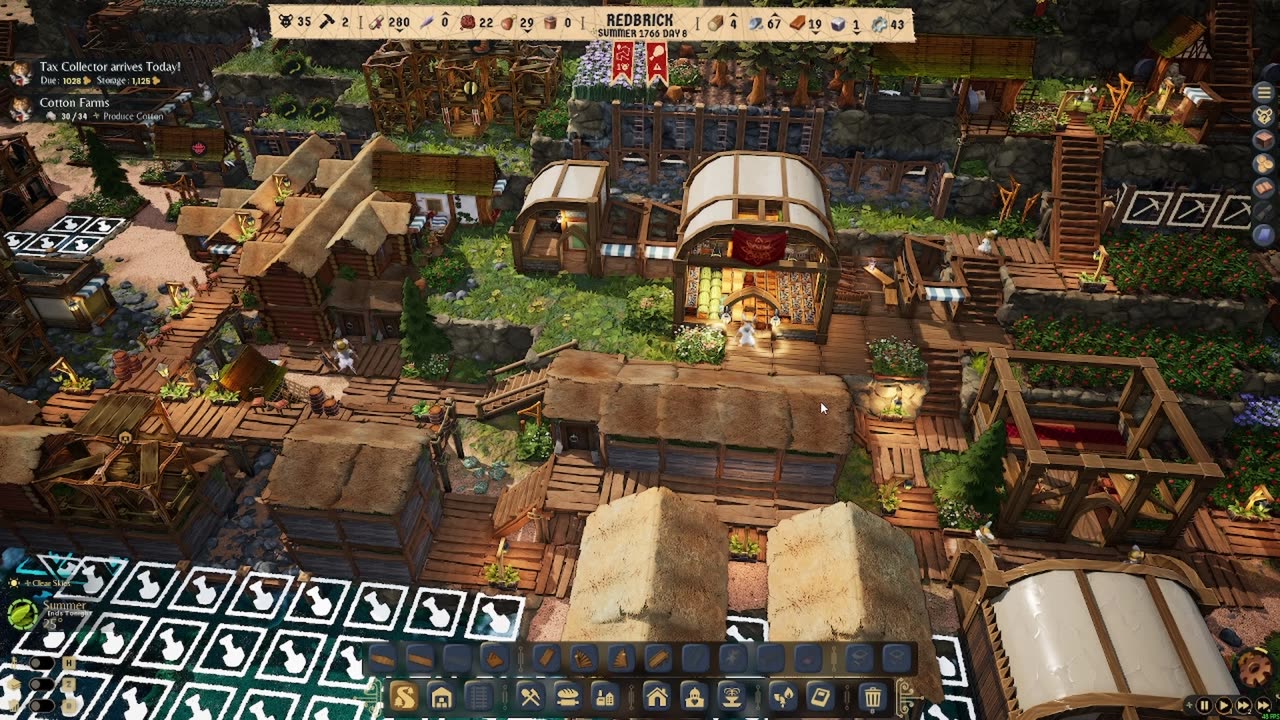Viewport: 1280px width, 720px height.
Task: Open the fountain decoration build category
Action: [731, 696]
